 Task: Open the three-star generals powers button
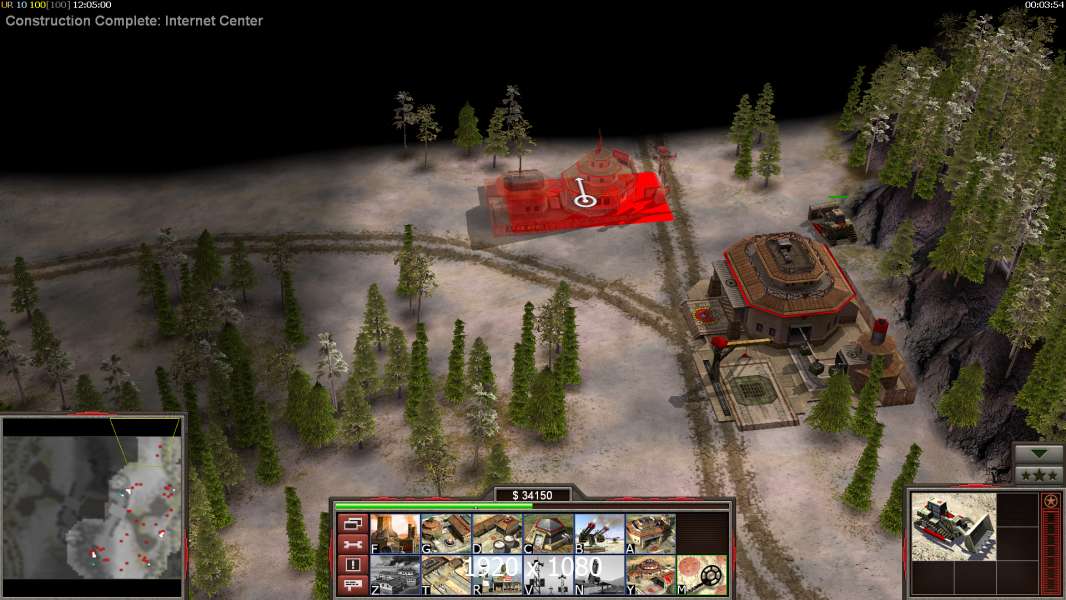[1038, 475]
